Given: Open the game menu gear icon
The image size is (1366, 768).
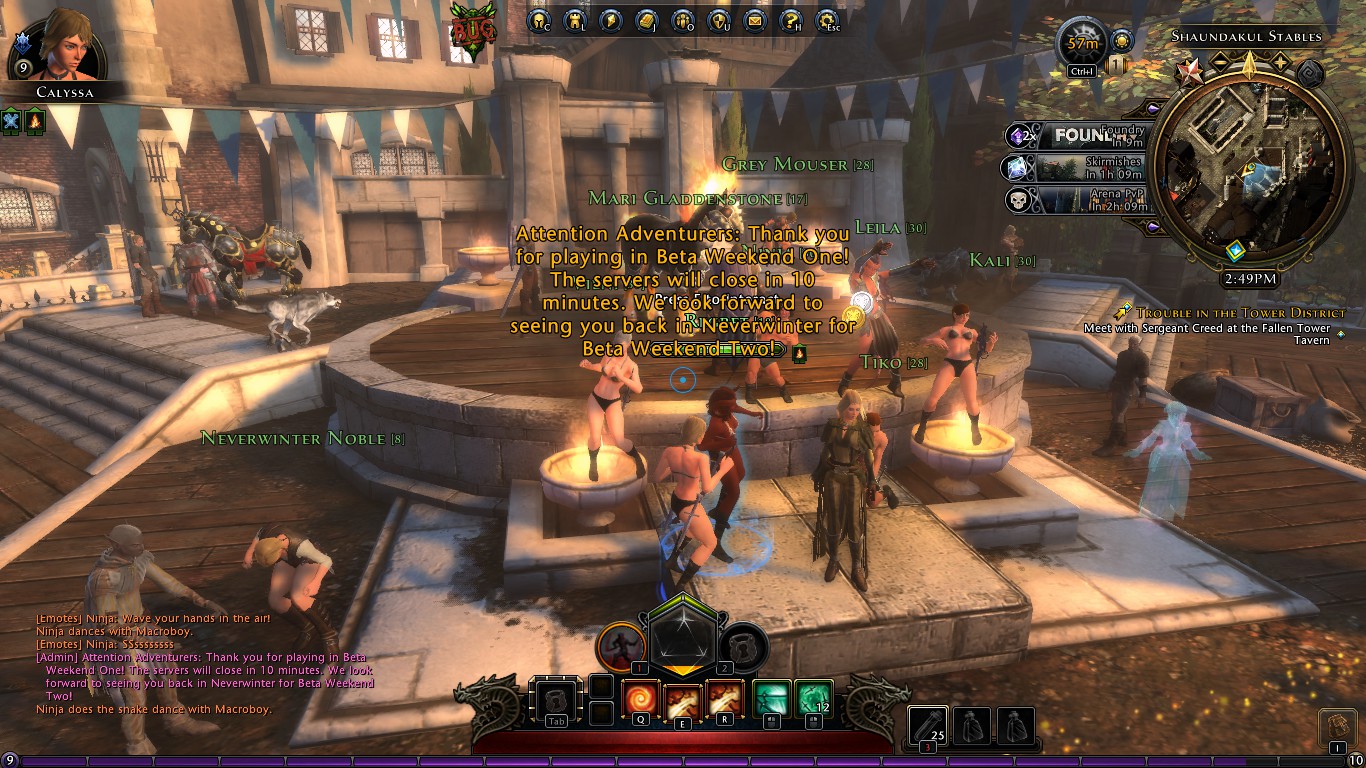Looking at the screenshot, I should (x=827, y=20).
